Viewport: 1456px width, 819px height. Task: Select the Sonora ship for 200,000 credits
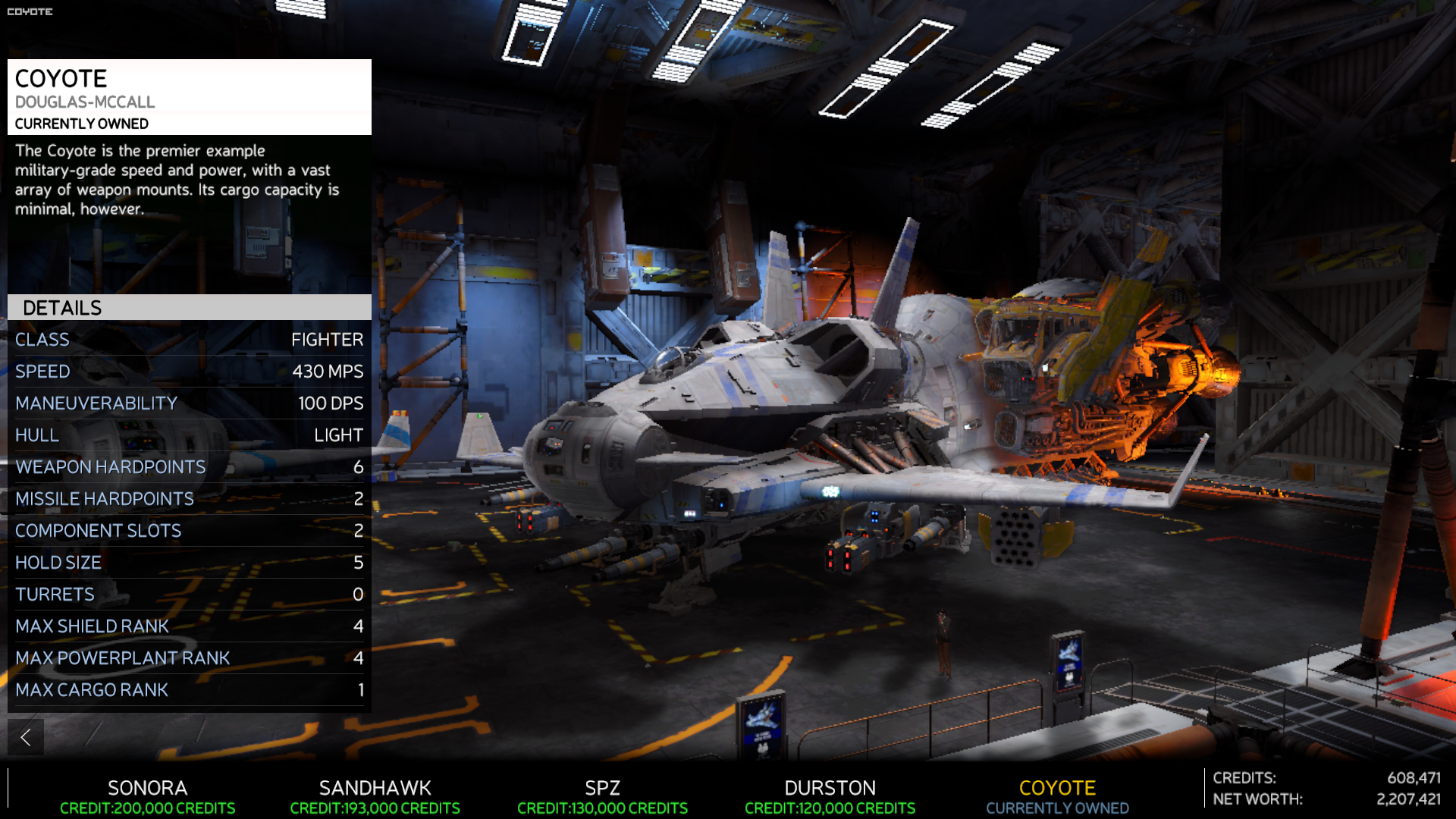[x=147, y=796]
